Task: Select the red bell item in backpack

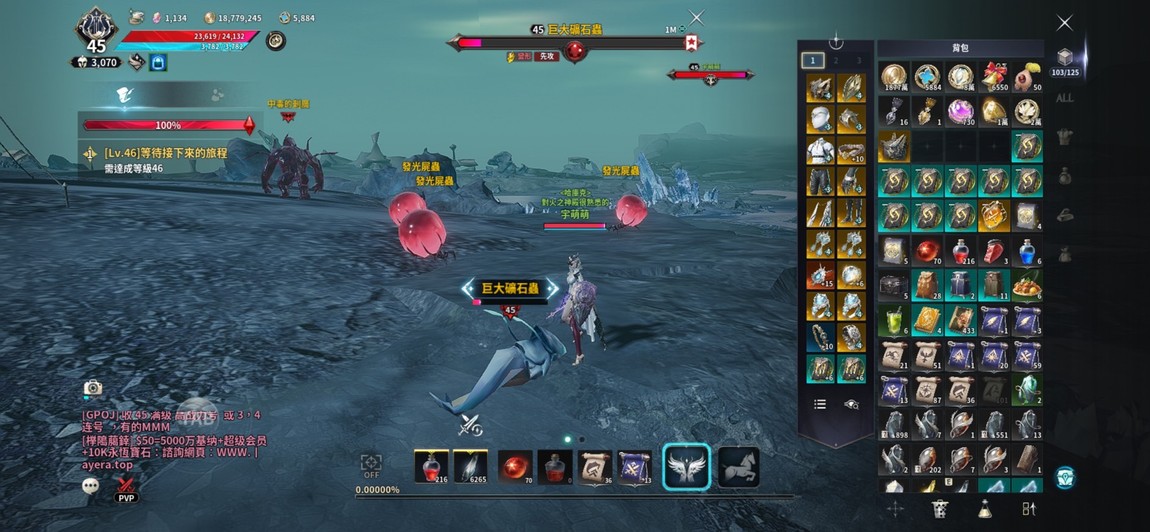Action: tap(994, 78)
